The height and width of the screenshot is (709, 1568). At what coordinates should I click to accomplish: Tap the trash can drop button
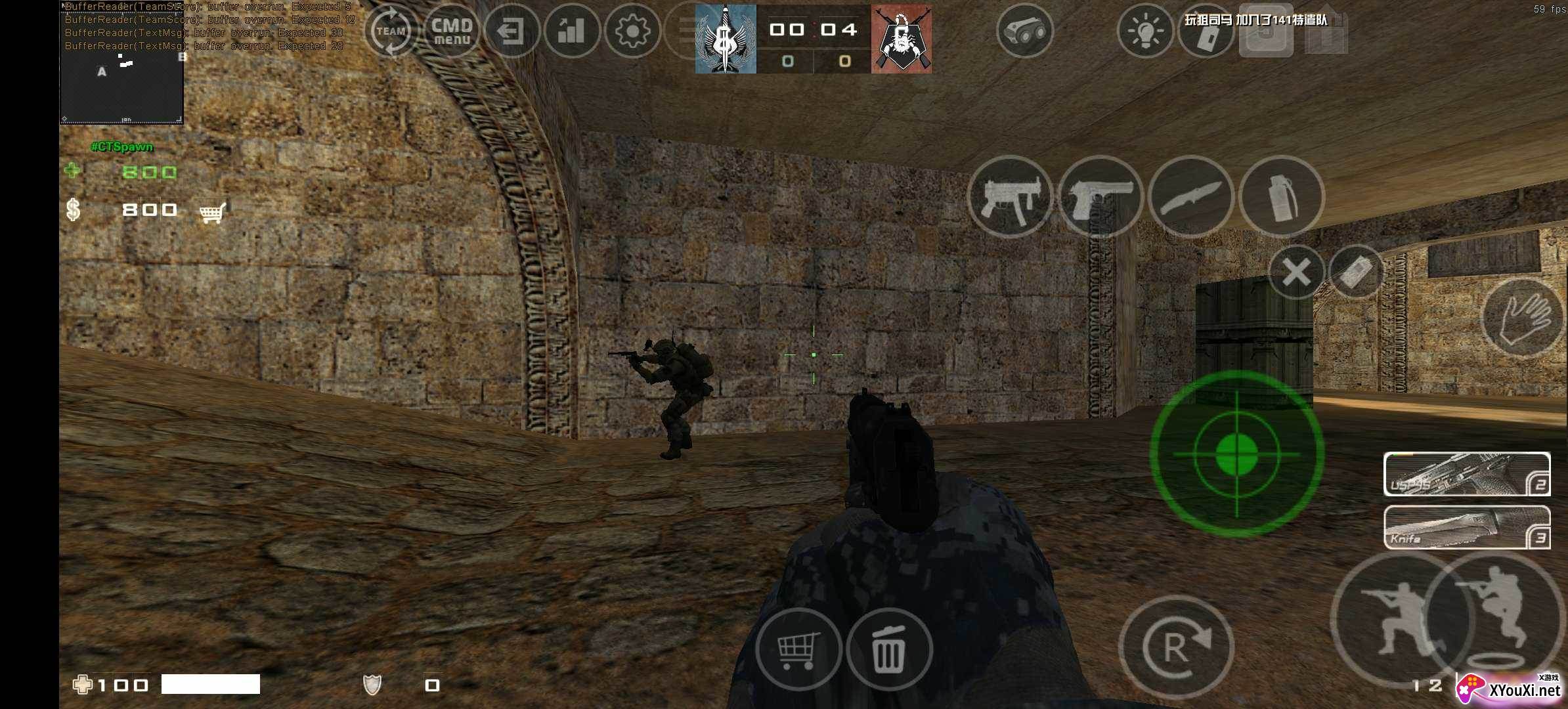889,649
